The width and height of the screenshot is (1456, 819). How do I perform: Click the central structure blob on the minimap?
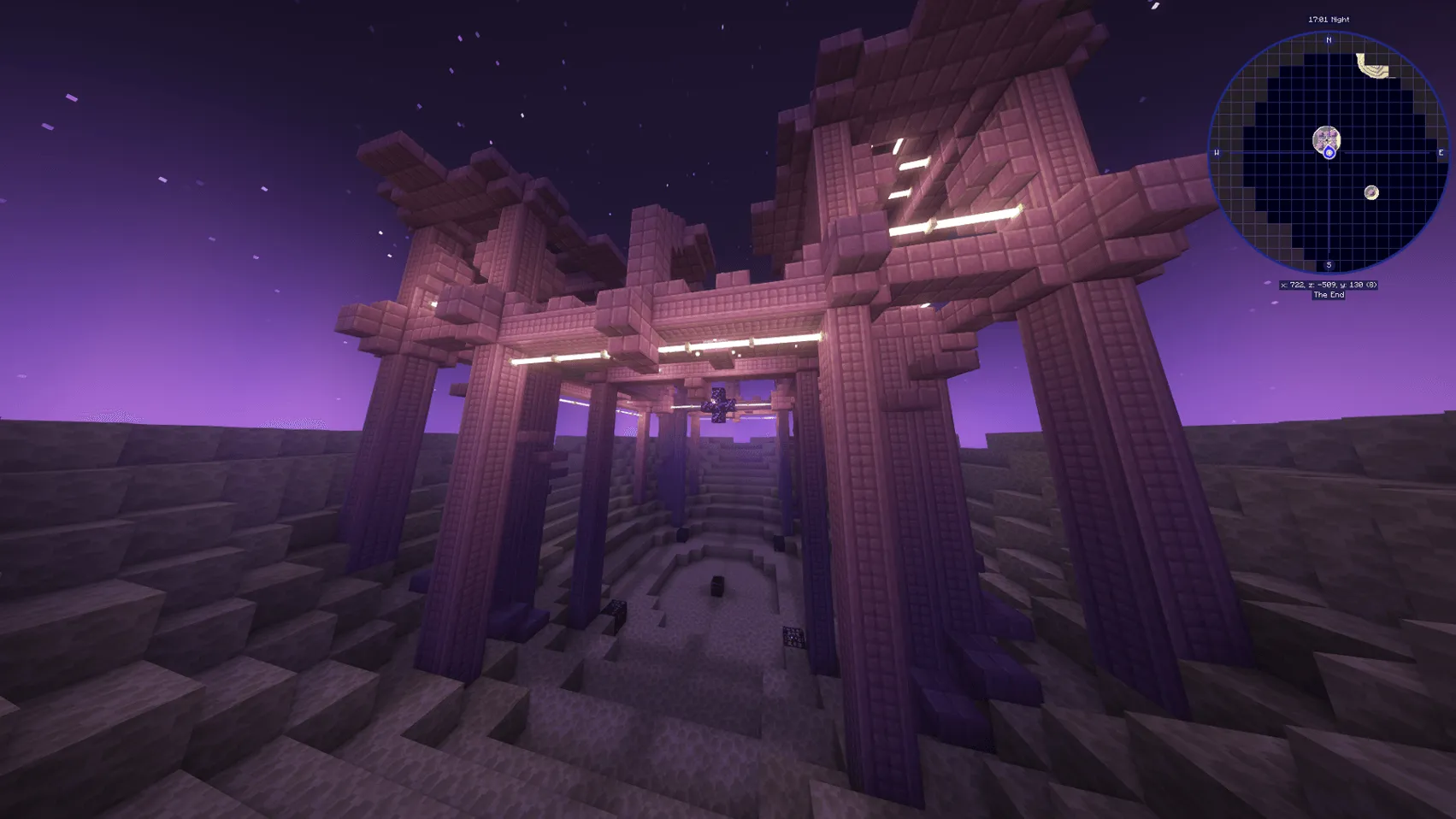click(1326, 138)
